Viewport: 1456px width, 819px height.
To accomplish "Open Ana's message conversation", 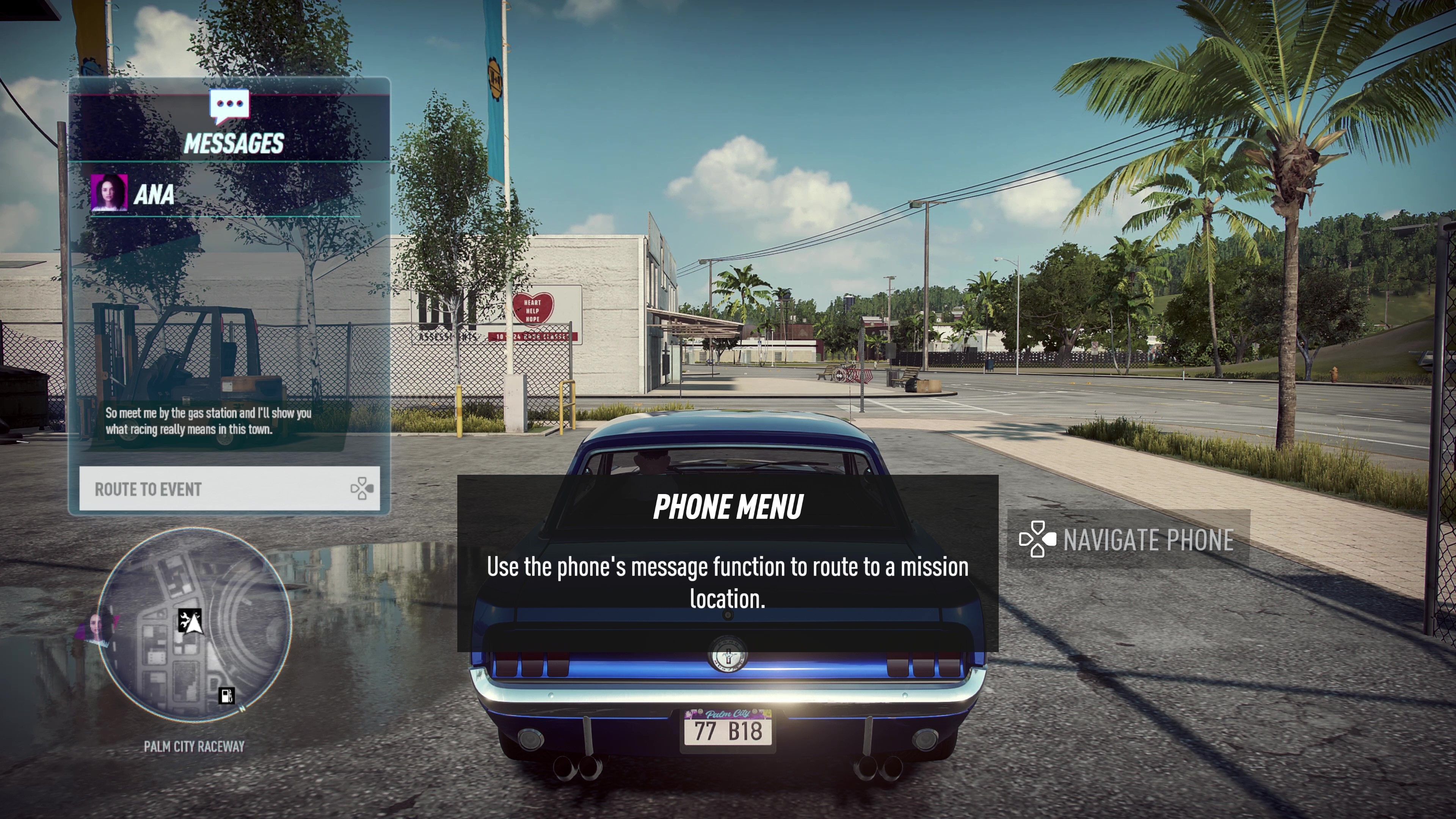I will click(154, 194).
